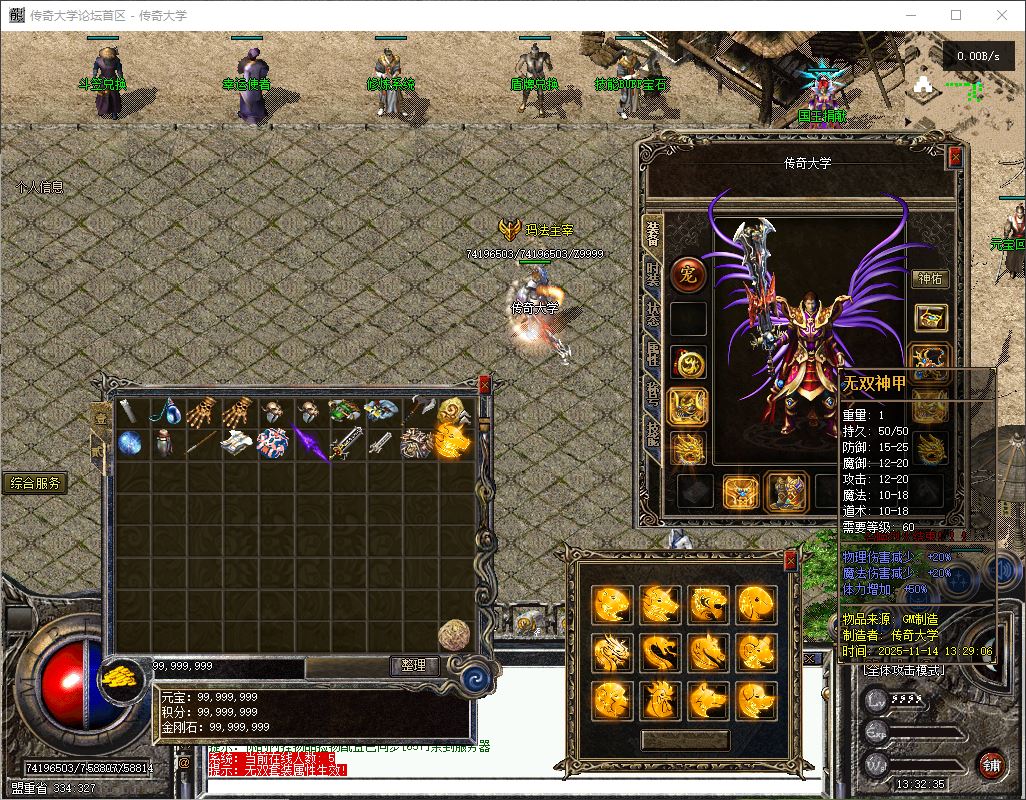This screenshot has width=1026, height=800.
Task: Pick the purple crystal shard in the bag
Action: click(x=310, y=443)
